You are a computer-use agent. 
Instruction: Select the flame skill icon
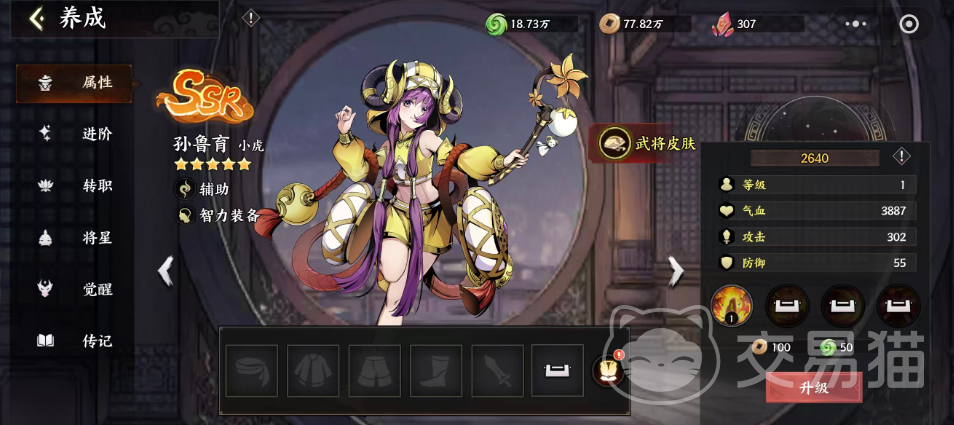pyautogui.click(x=730, y=305)
